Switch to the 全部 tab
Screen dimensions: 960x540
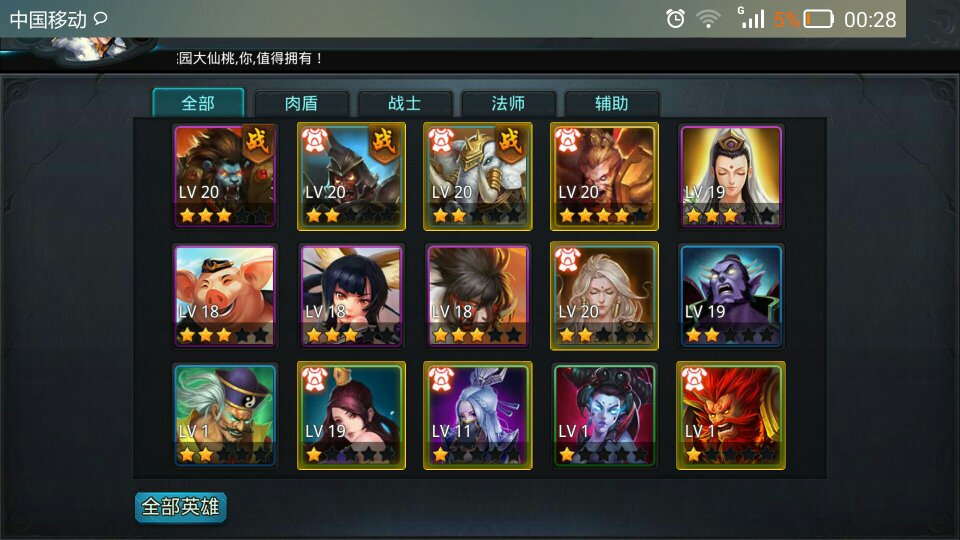[198, 103]
